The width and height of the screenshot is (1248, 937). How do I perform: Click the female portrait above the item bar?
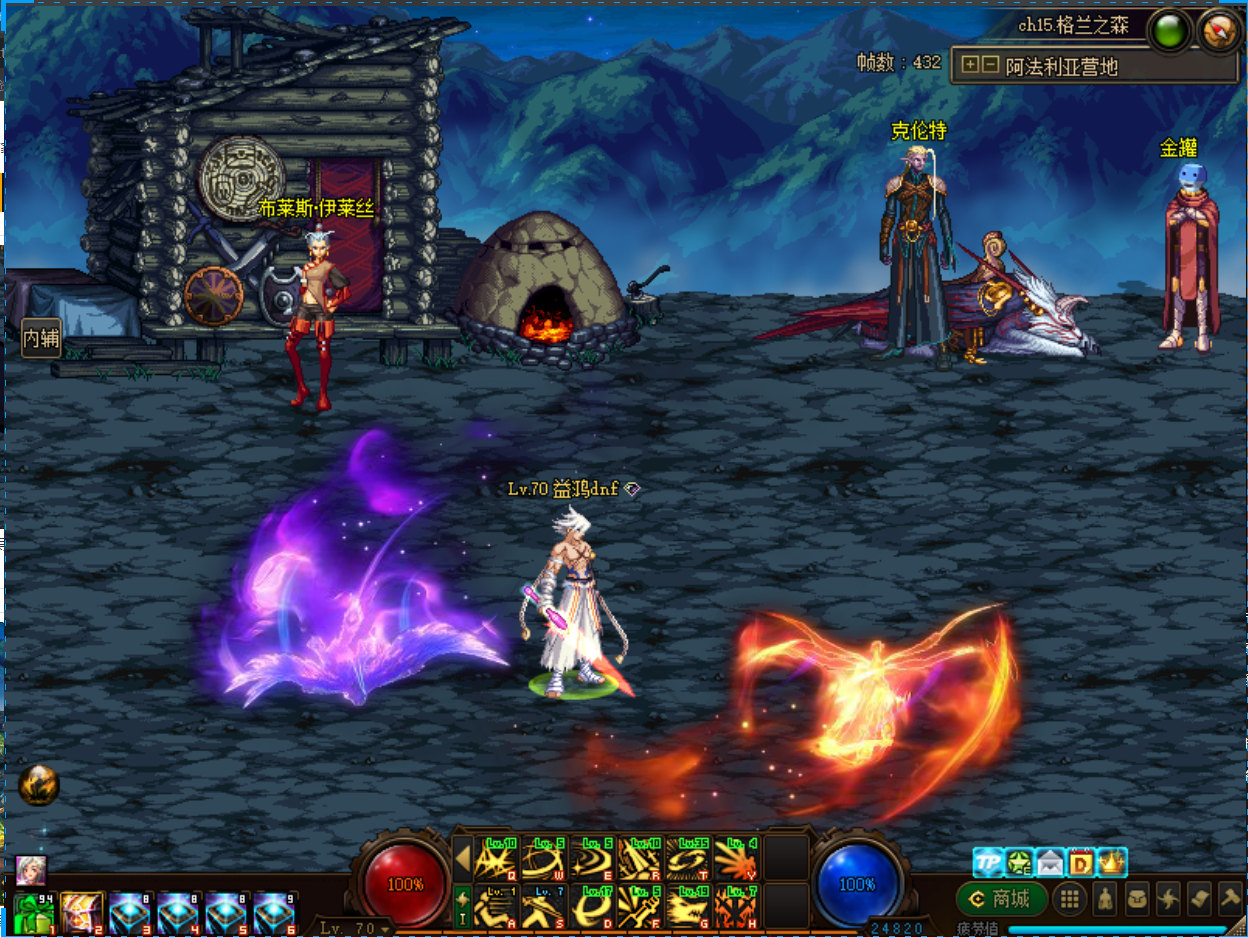click(x=30, y=870)
